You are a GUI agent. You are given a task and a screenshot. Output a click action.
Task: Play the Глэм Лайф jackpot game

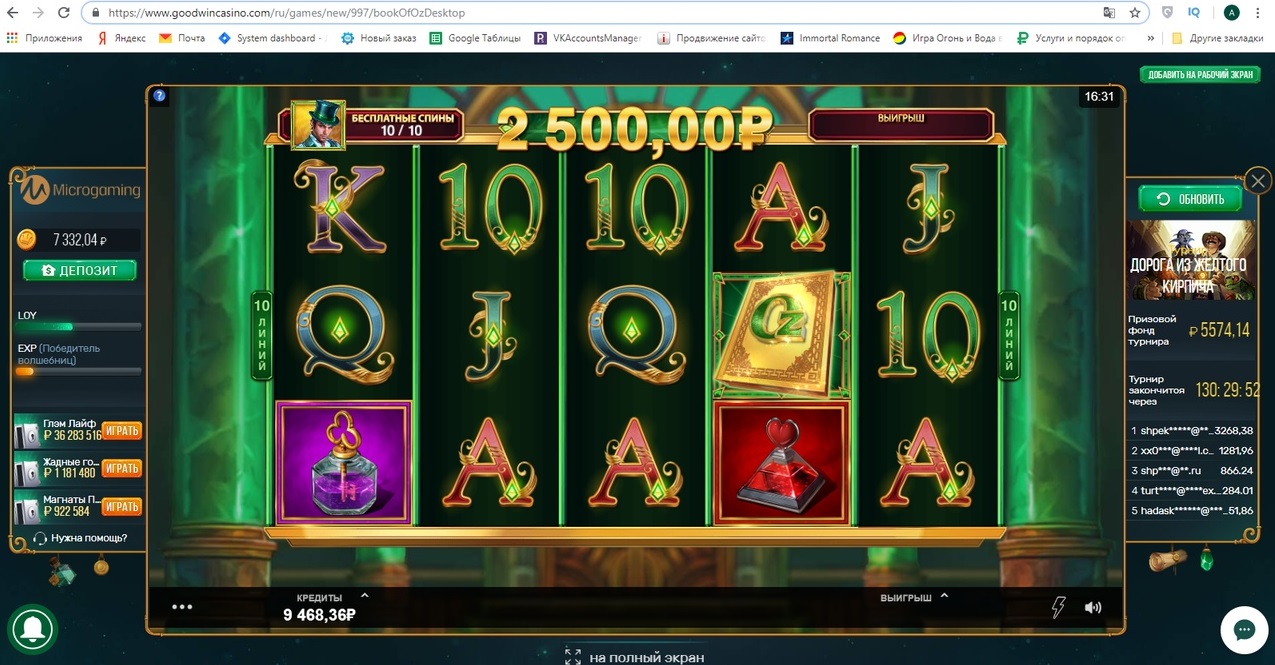point(121,430)
